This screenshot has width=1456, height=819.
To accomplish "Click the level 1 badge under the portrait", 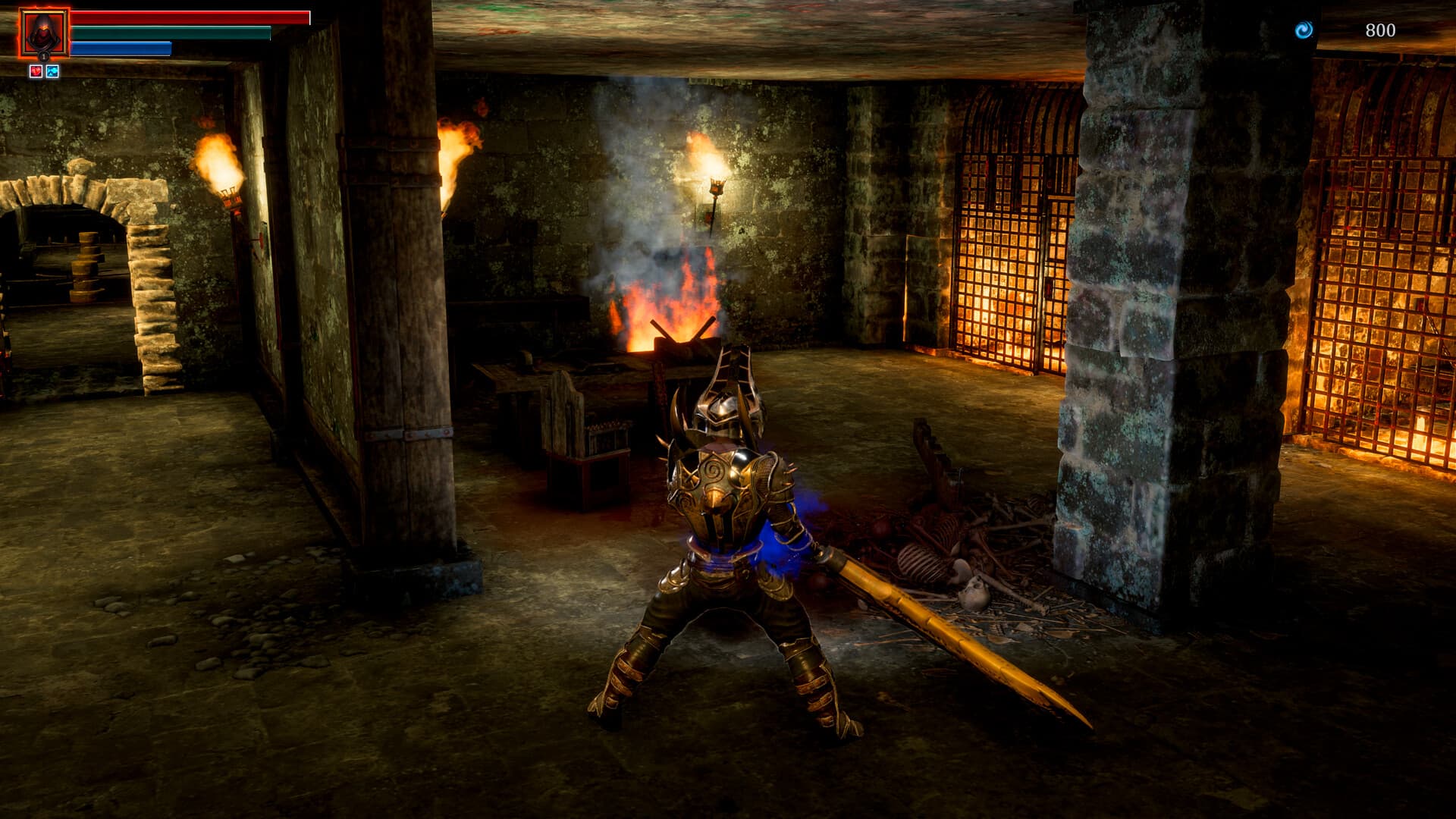I will pyautogui.click(x=43, y=56).
